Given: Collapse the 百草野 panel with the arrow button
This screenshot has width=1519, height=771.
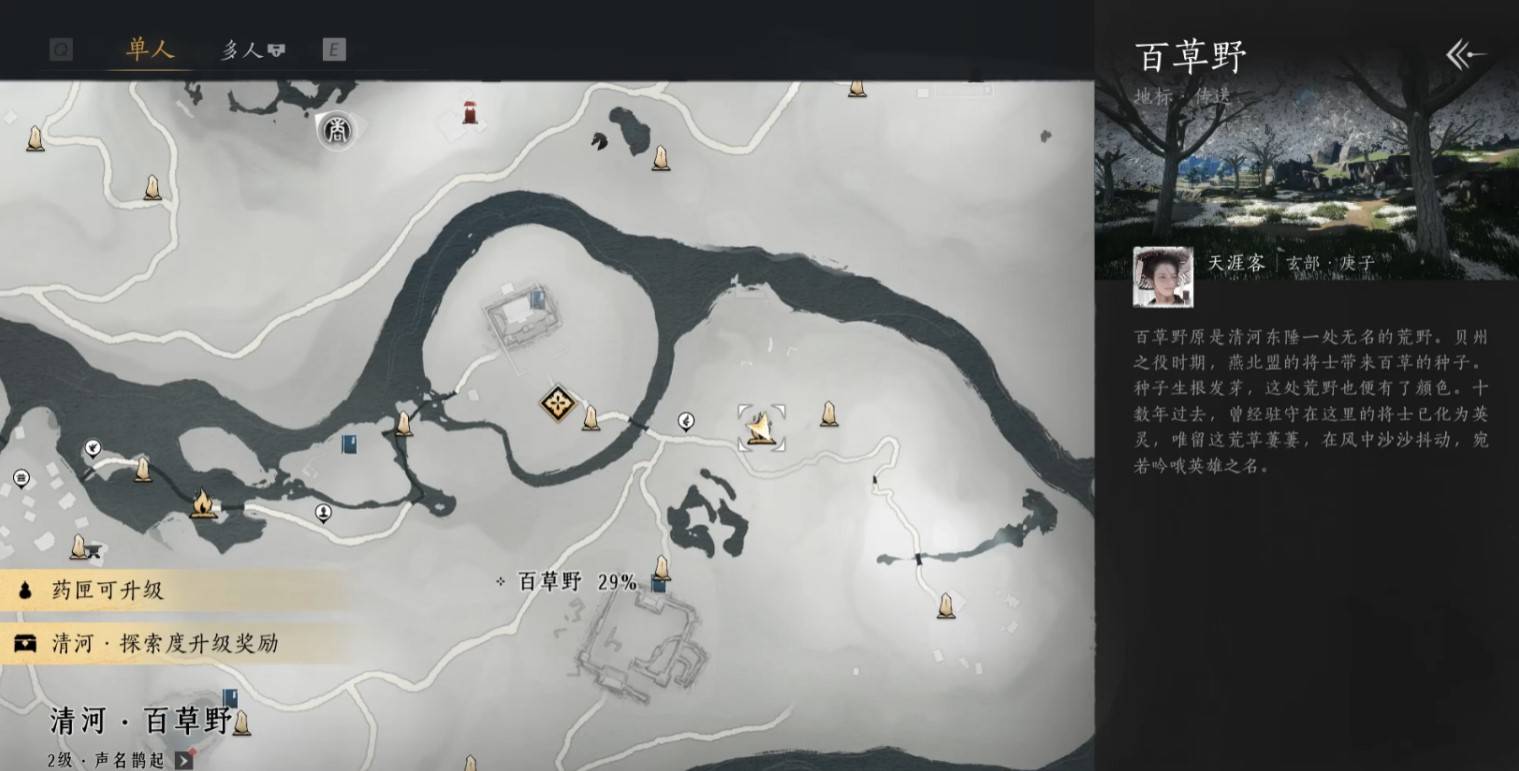Looking at the screenshot, I should [x=1465, y=55].
